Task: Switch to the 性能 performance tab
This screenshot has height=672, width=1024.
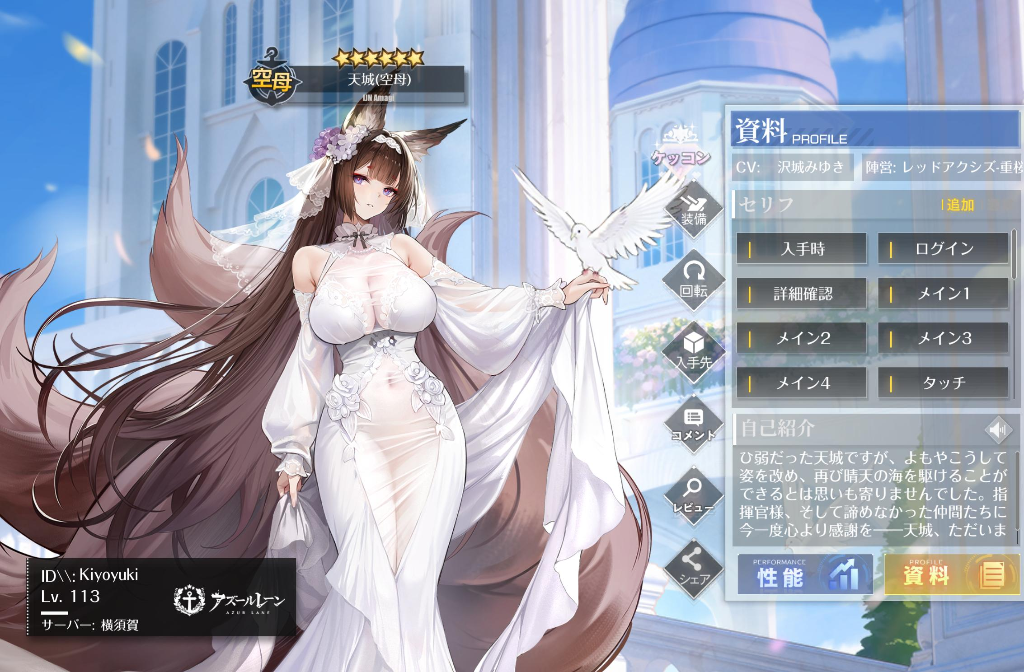Action: click(x=805, y=575)
